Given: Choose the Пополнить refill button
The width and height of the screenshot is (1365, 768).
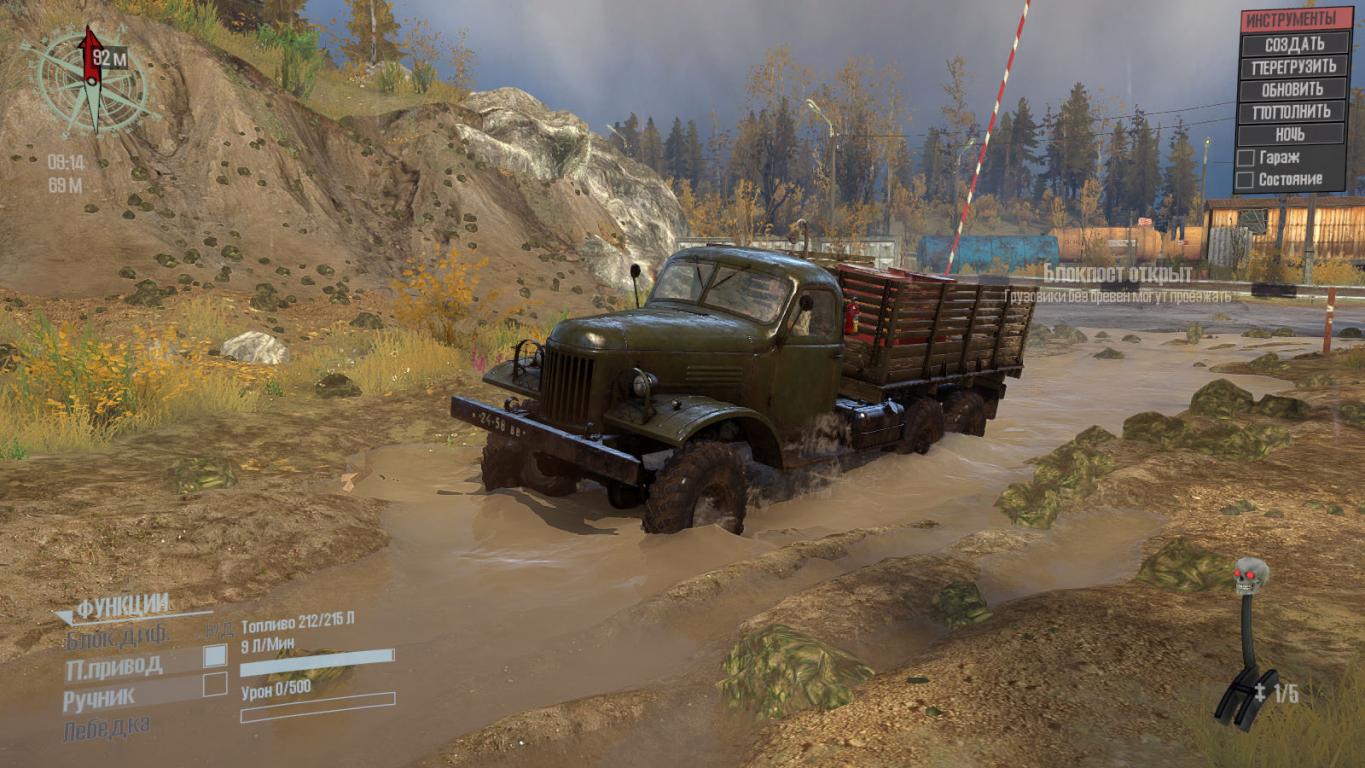Looking at the screenshot, I should pos(1294,111).
